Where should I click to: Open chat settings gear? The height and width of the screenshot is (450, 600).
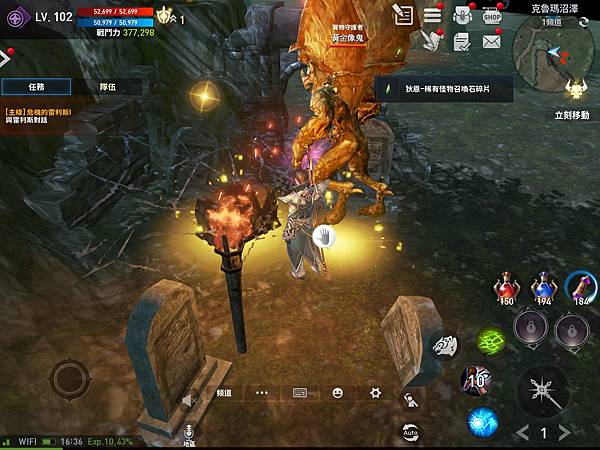tap(375, 393)
